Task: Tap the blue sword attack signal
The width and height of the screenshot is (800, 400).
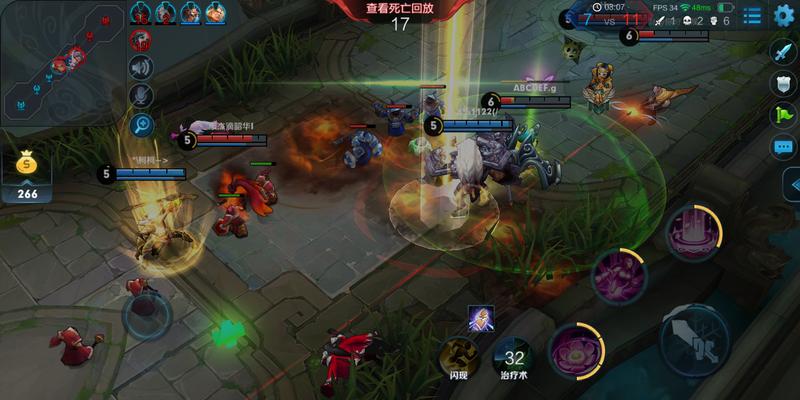Action: [x=783, y=51]
